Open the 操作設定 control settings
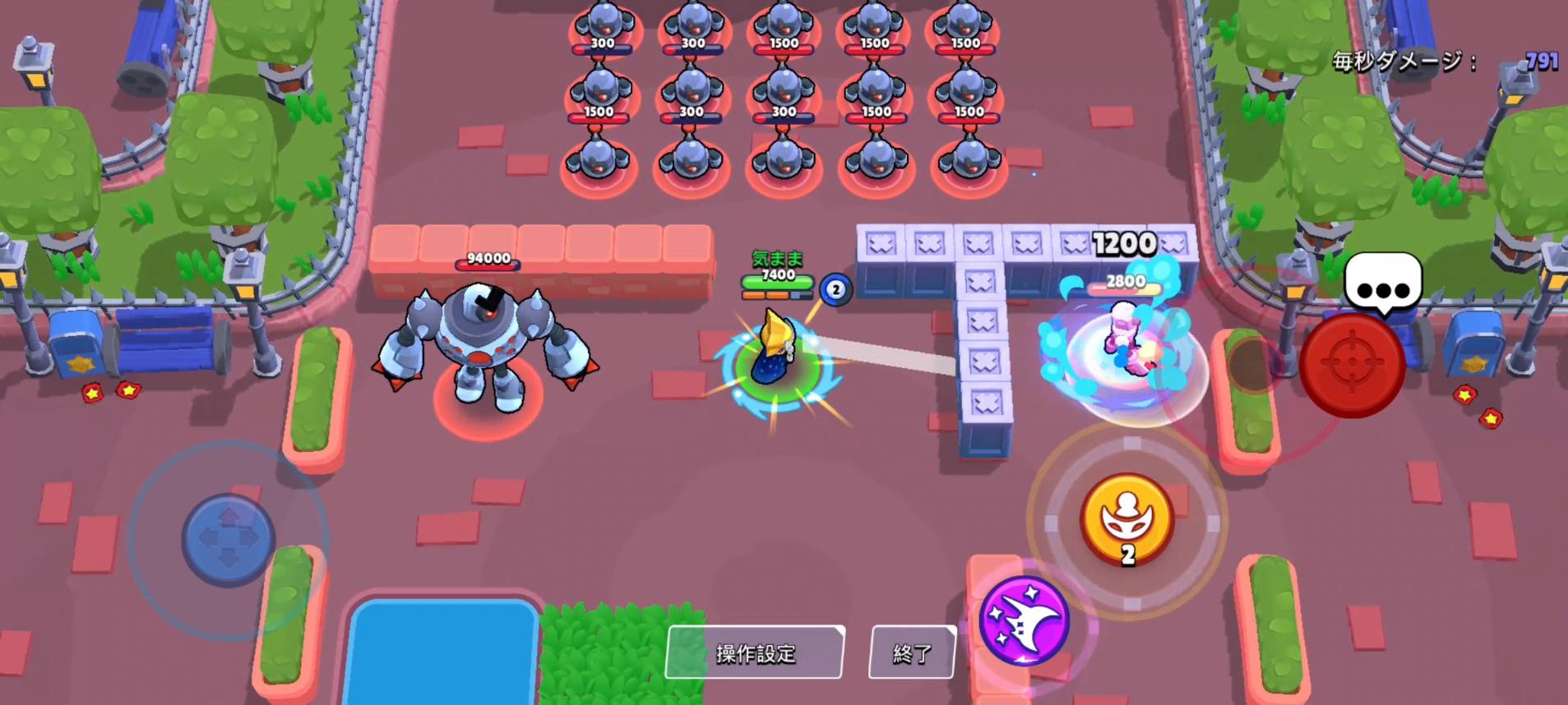This screenshot has height=705, width=1568. pyautogui.click(x=755, y=652)
